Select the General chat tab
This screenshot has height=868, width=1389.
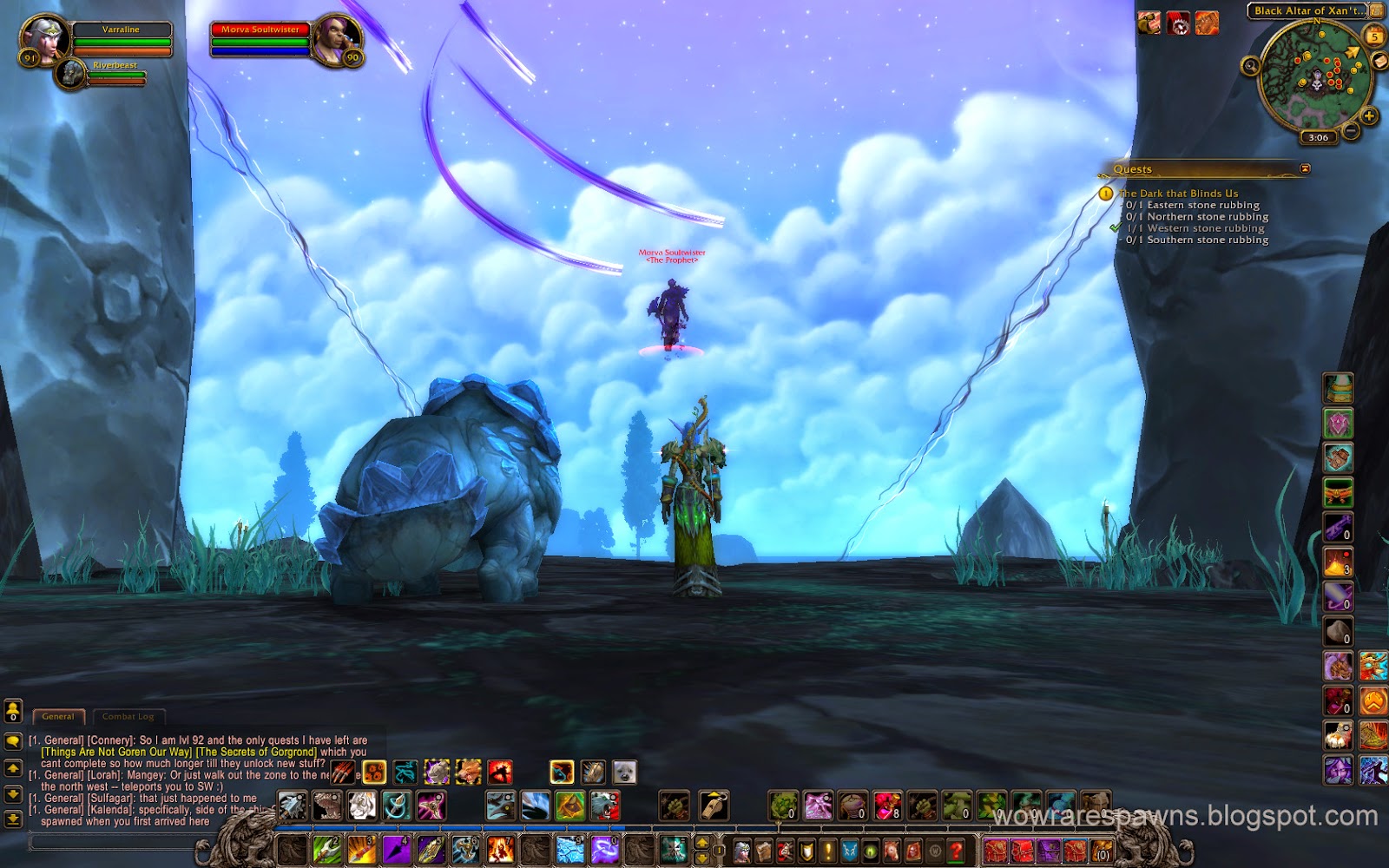tap(57, 716)
